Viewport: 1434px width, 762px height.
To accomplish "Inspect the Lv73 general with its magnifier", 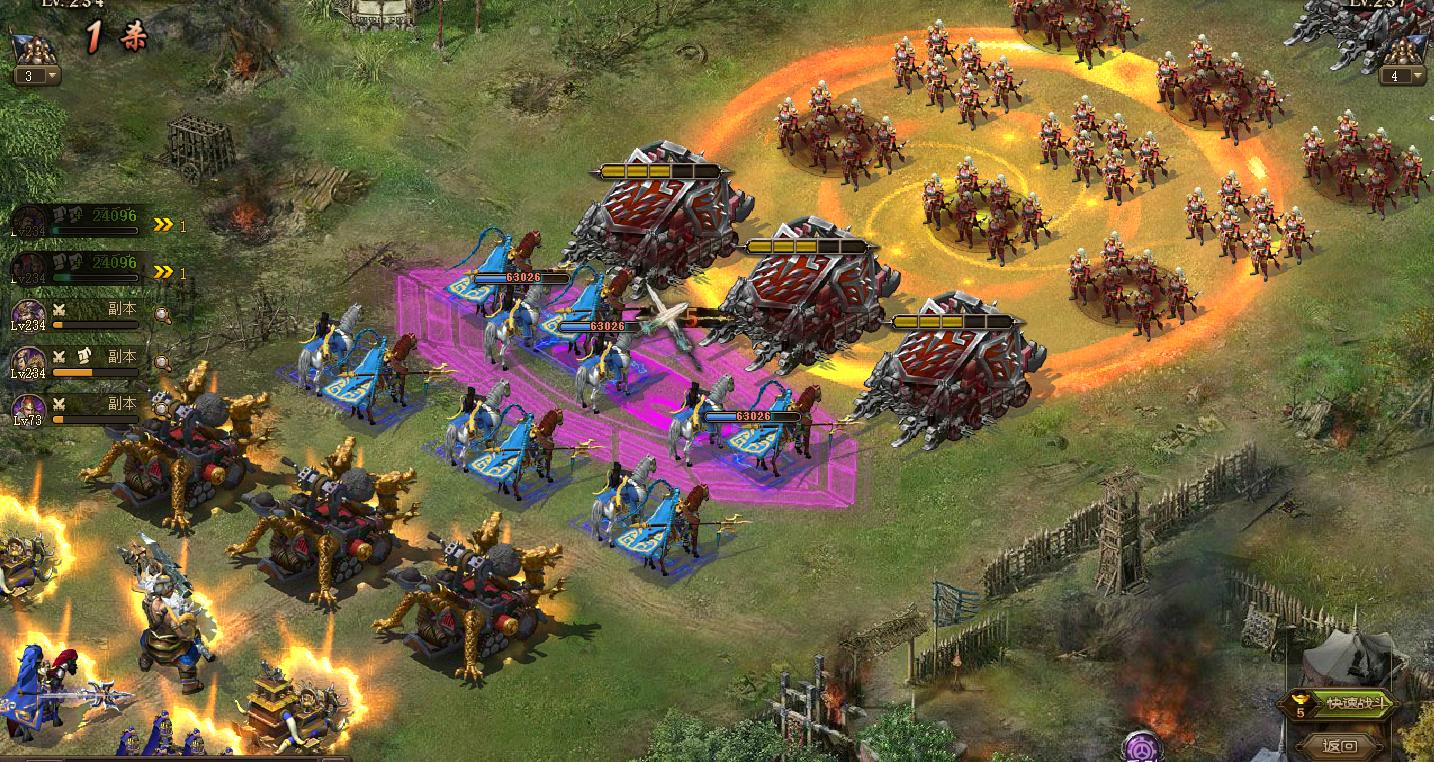I will click(161, 406).
